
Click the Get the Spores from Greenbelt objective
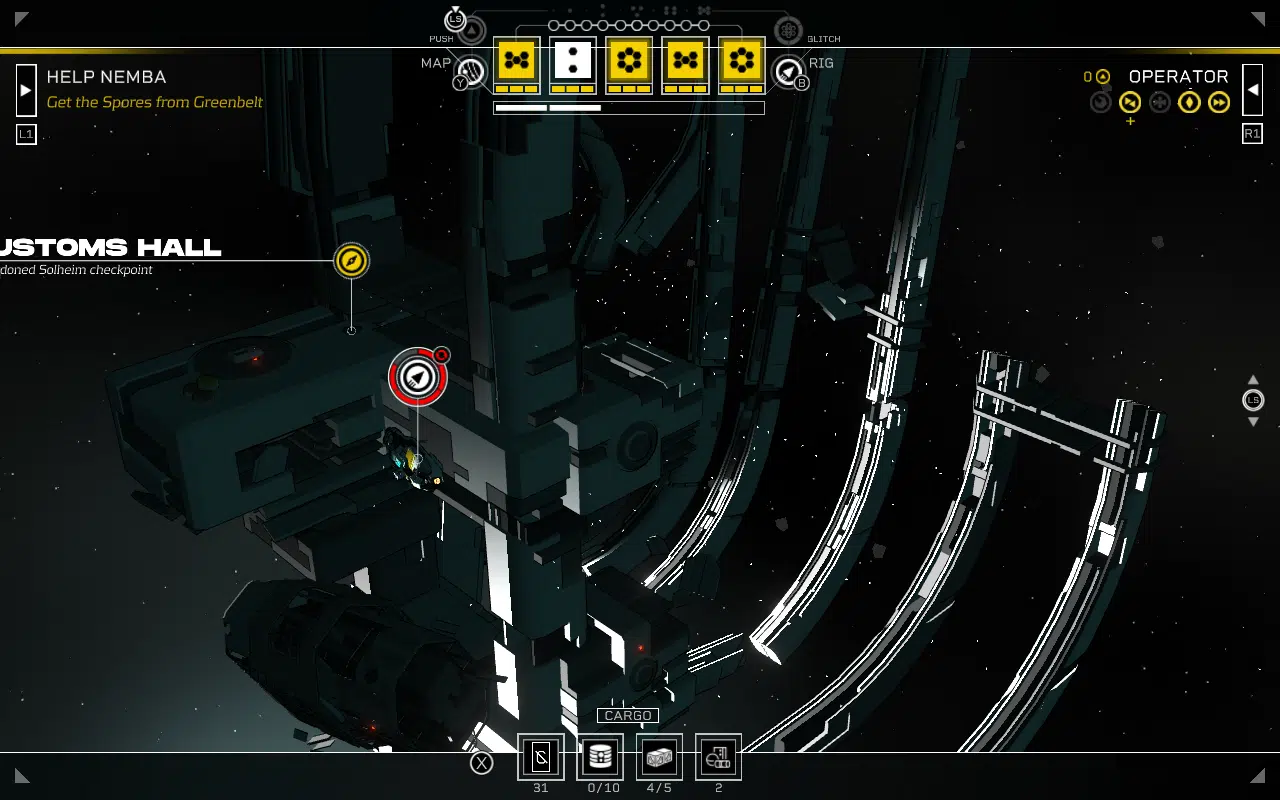(154, 102)
